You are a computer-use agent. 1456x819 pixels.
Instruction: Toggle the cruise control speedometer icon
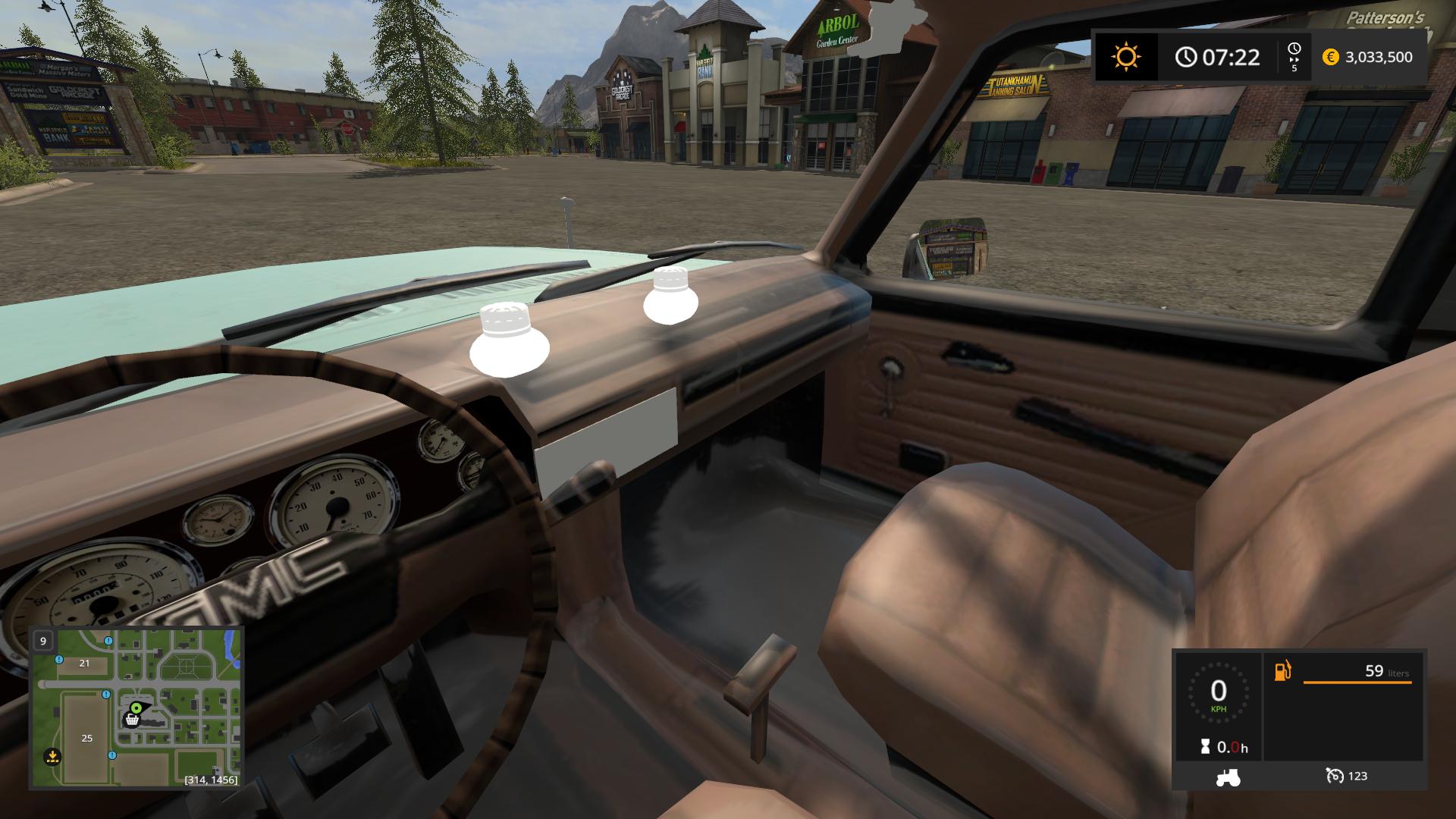click(1334, 776)
